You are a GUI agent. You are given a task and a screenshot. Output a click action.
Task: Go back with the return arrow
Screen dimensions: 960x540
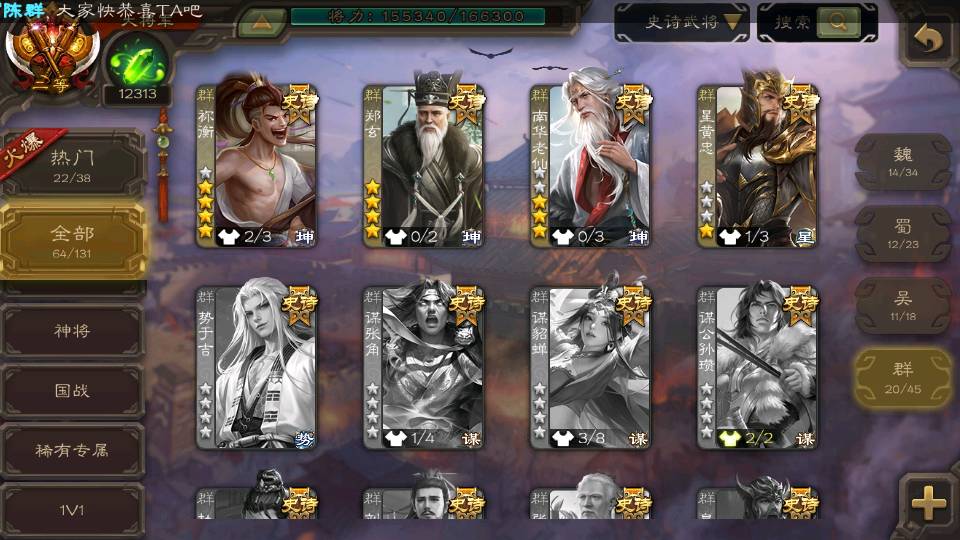929,40
